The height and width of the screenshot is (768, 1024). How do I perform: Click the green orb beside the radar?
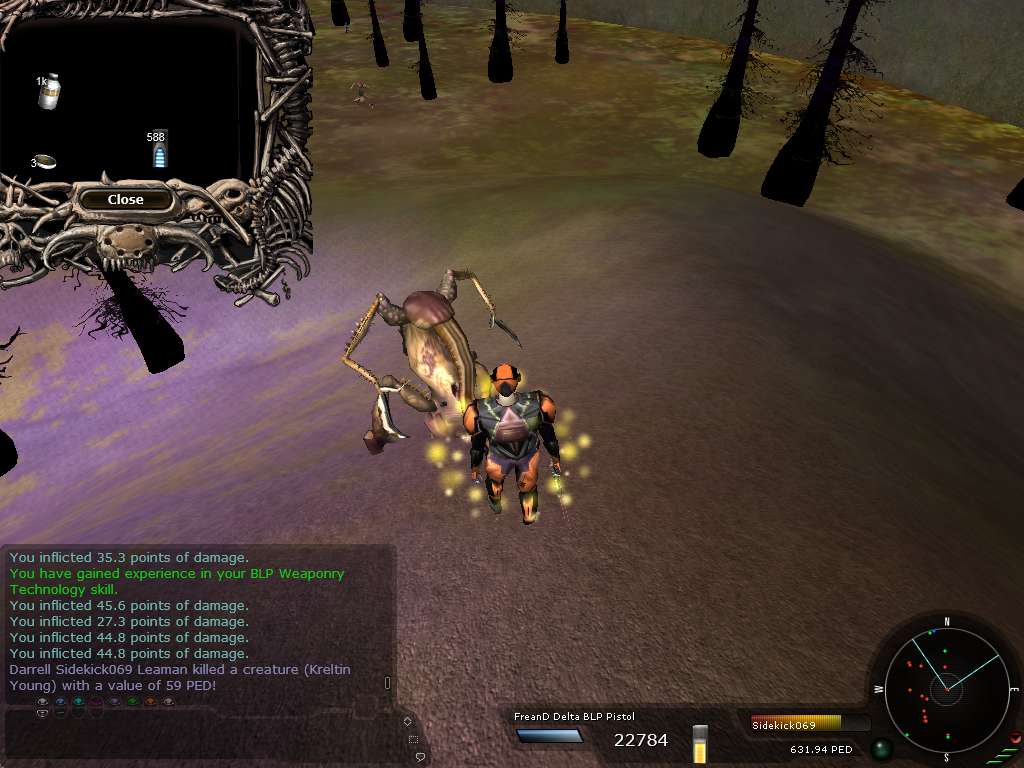click(881, 748)
